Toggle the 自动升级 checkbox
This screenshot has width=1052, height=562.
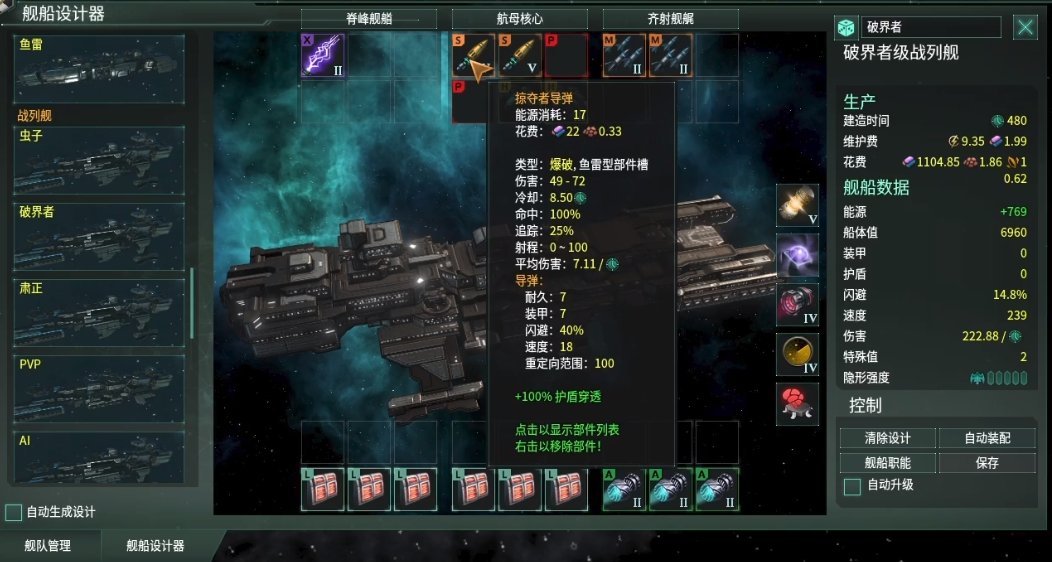click(853, 486)
